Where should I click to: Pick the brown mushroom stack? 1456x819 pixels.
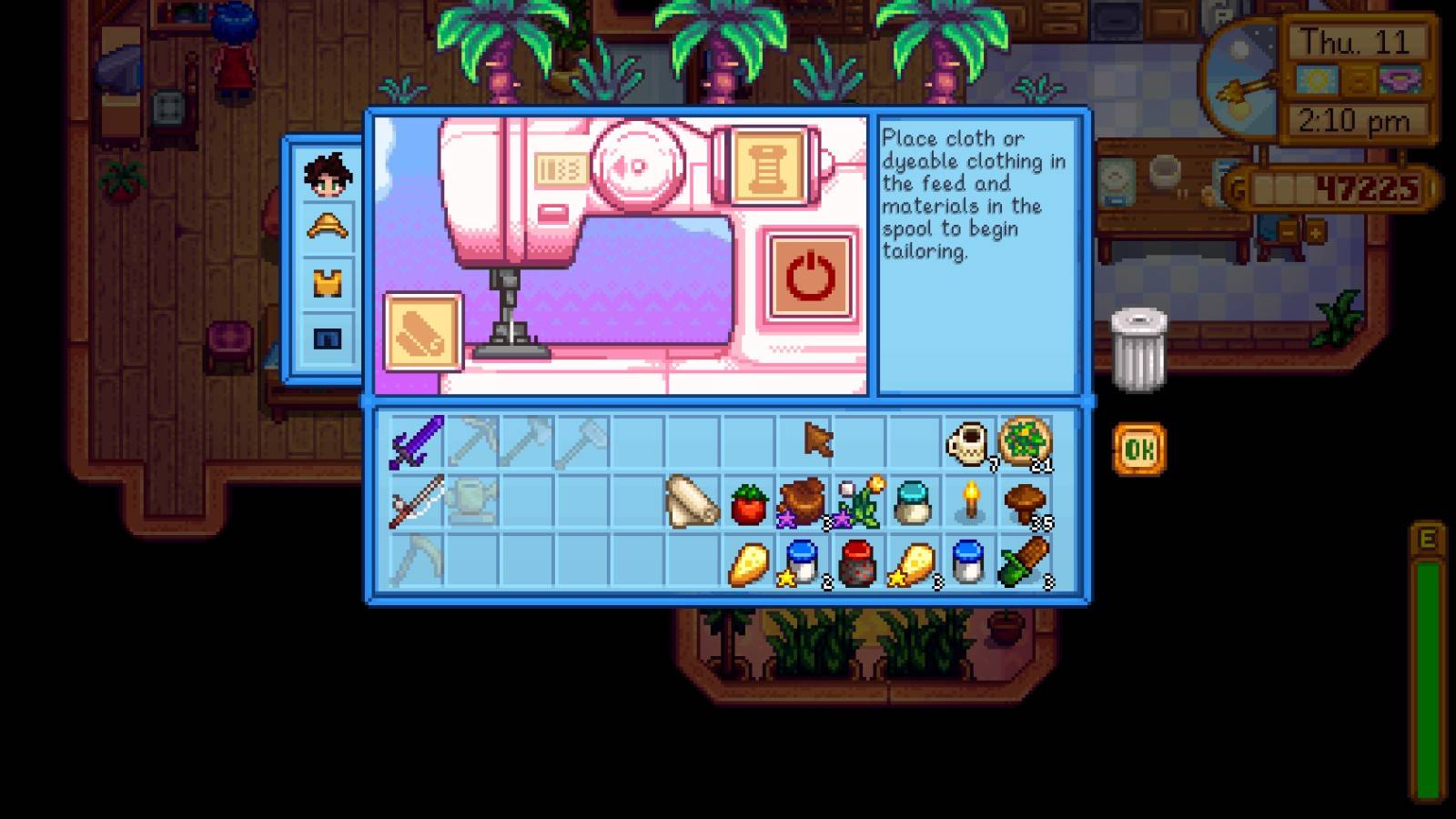tap(1025, 503)
